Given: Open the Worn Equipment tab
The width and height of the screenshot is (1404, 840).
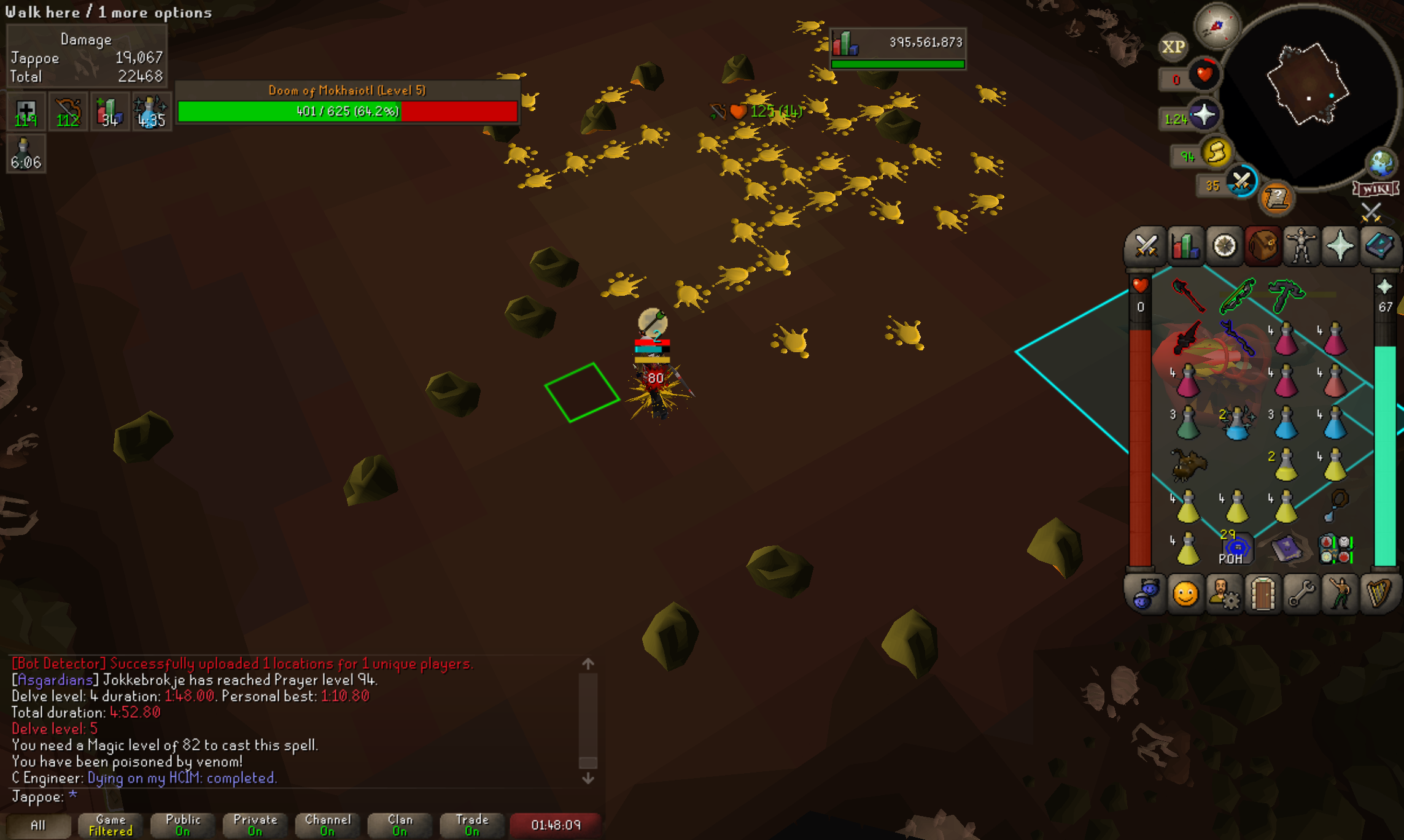Looking at the screenshot, I should [x=1301, y=247].
